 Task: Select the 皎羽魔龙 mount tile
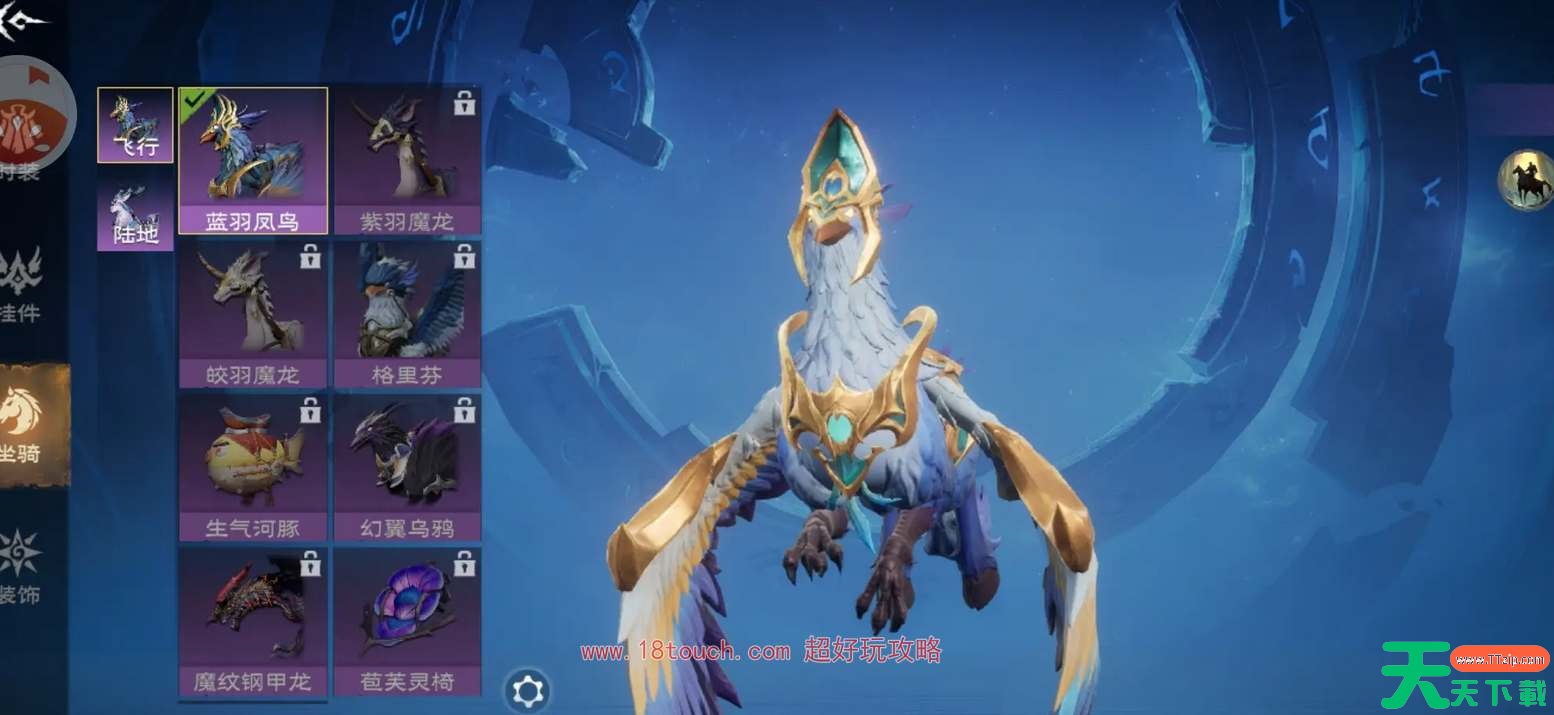[x=253, y=314]
